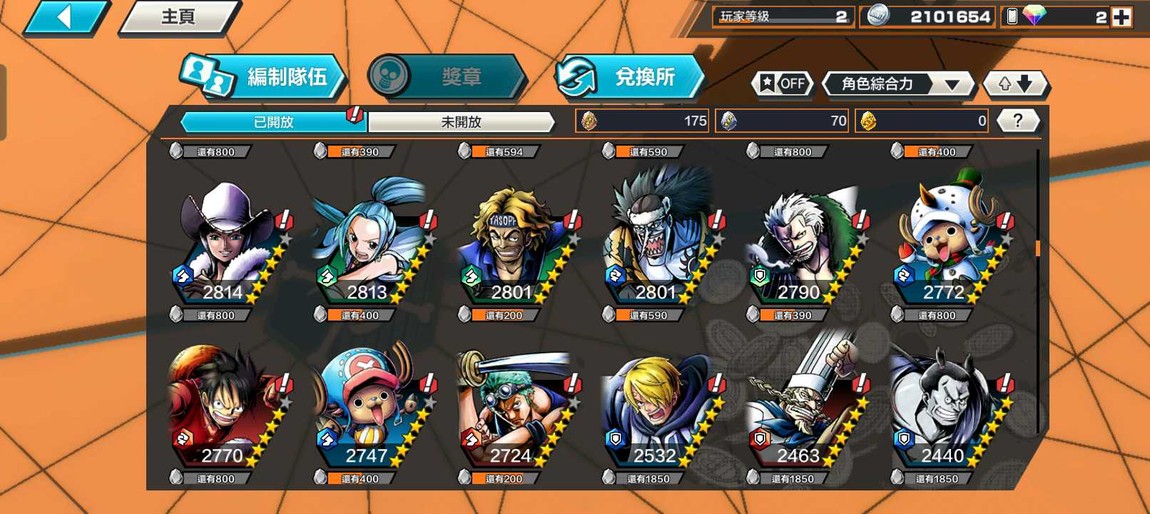Go back with the arrow button
Image resolution: width=1150 pixels, height=514 pixels.
(x=64, y=17)
